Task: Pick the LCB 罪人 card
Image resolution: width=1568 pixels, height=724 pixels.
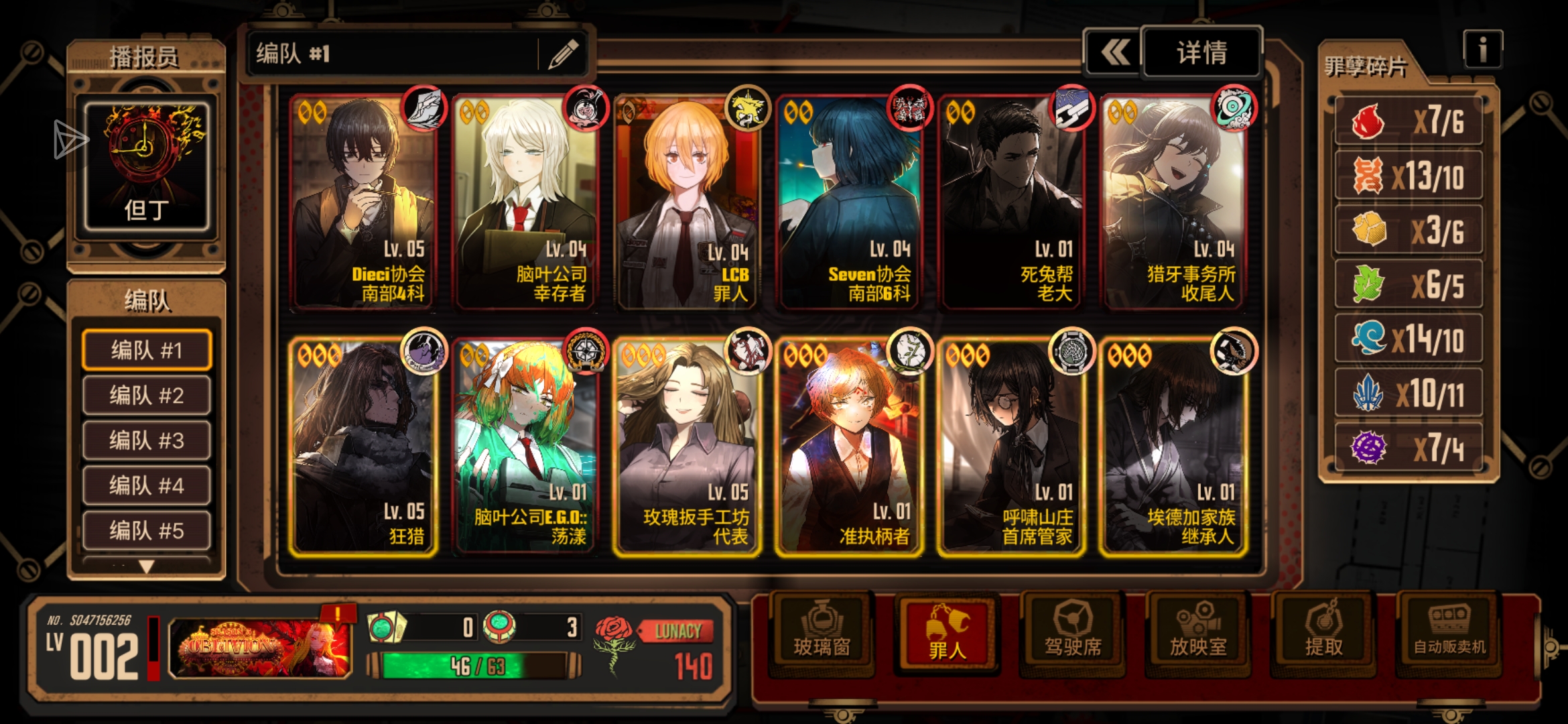Action: [x=687, y=202]
